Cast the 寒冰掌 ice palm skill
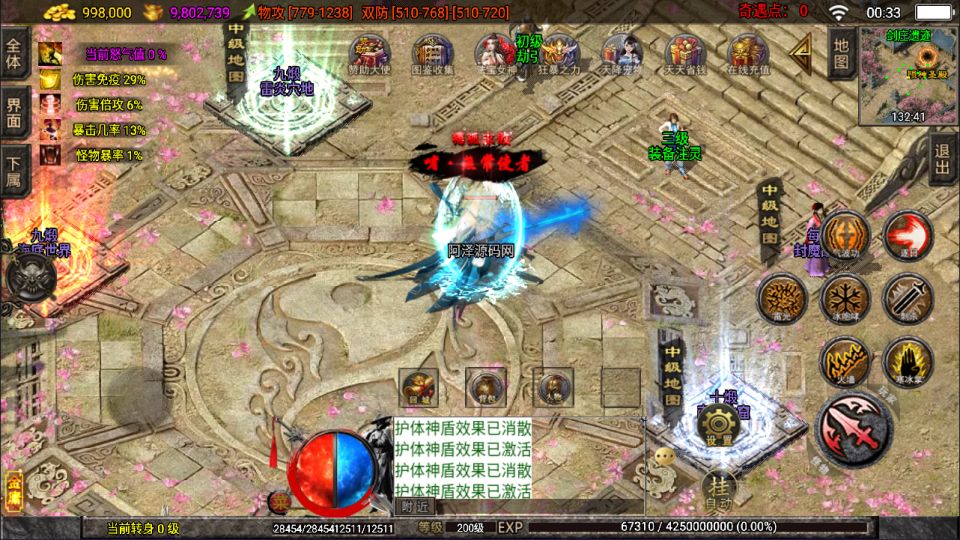Screen dimensions: 960x540 point(907,360)
